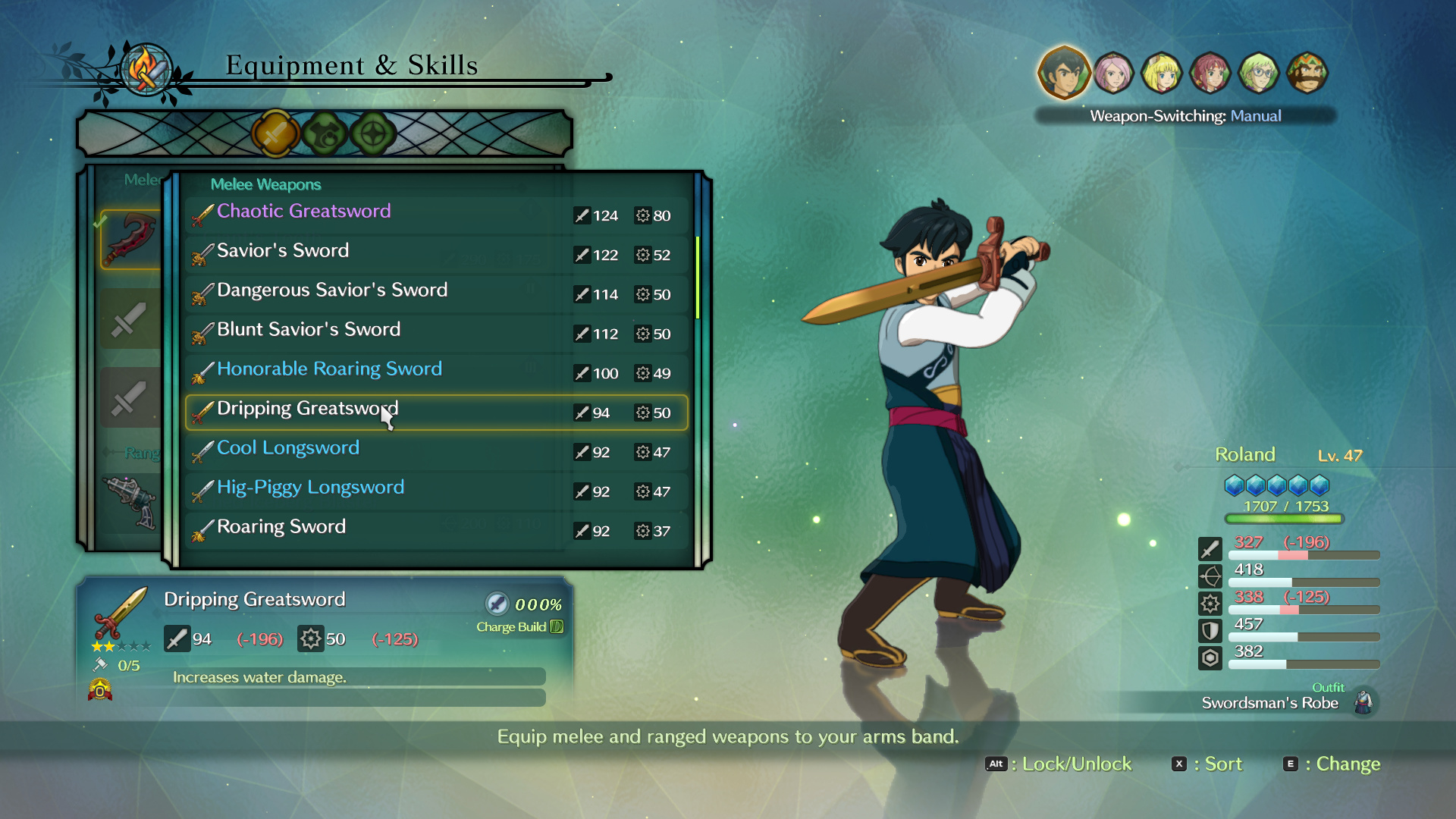The height and width of the screenshot is (819, 1456).
Task: Open the green crosshair skills tab
Action: coord(373,134)
